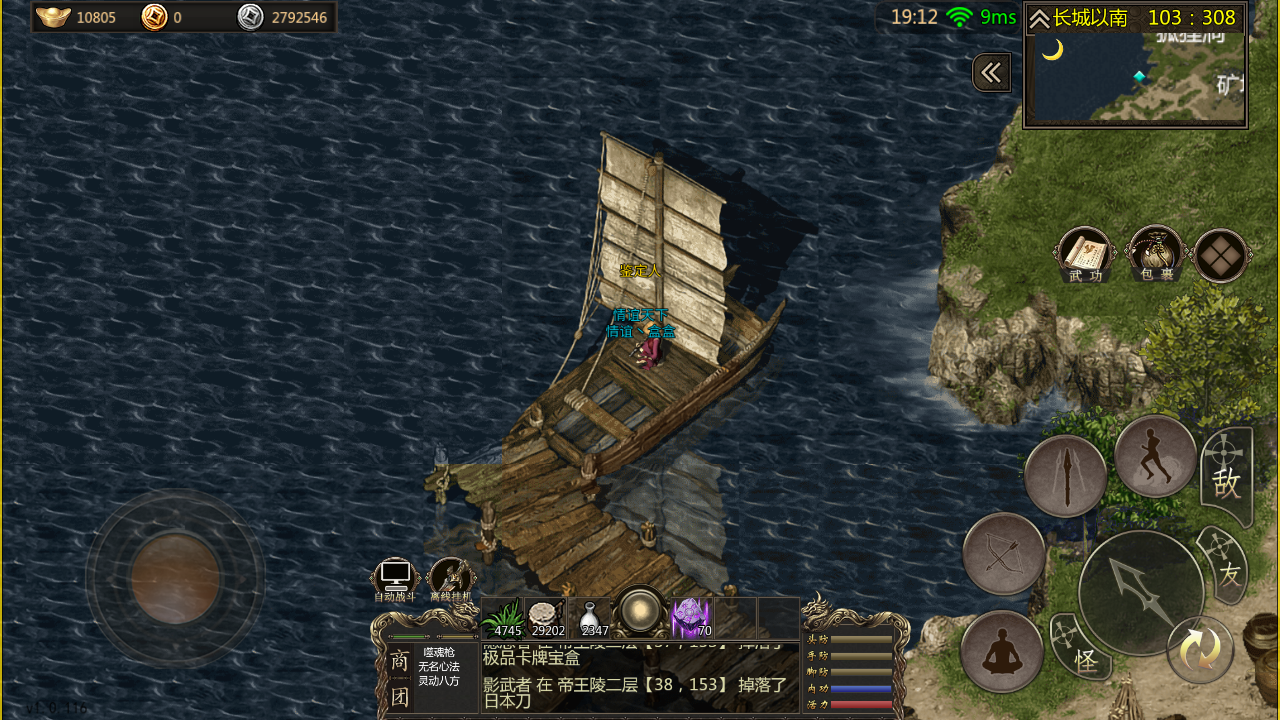Use the drum item with 29202 count

546,618
